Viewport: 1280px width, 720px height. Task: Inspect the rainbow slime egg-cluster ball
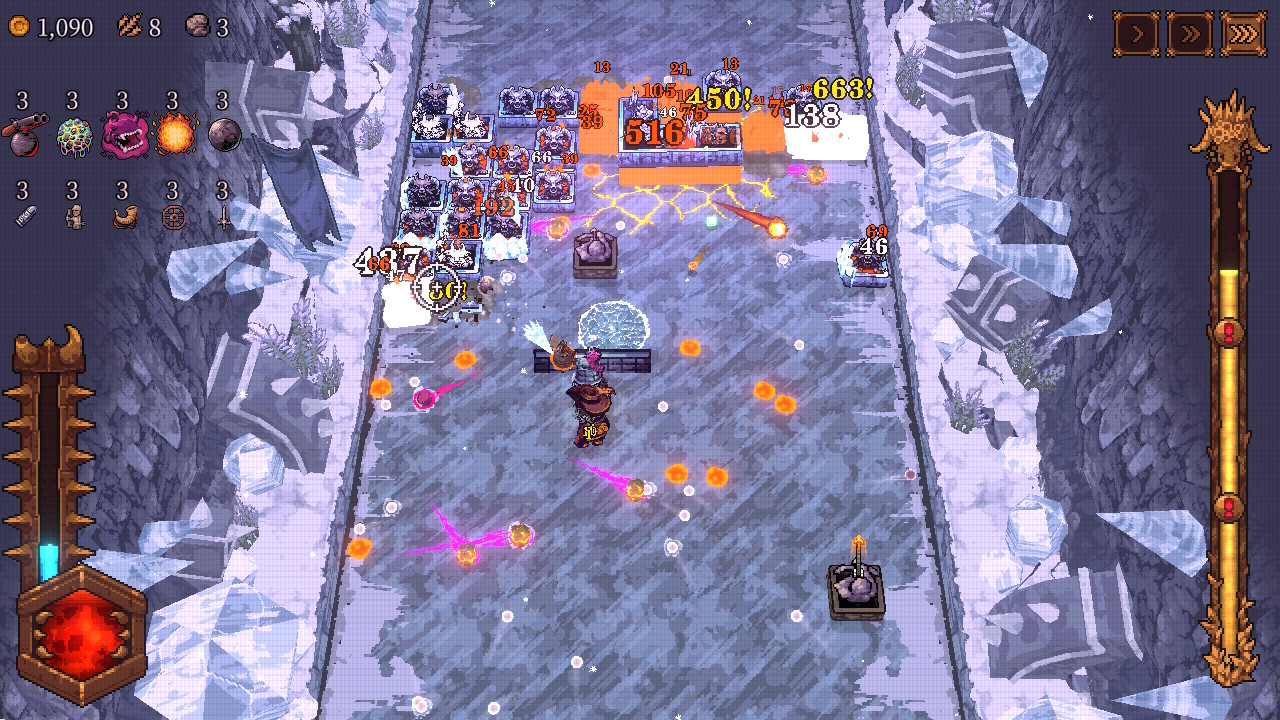tap(73, 134)
